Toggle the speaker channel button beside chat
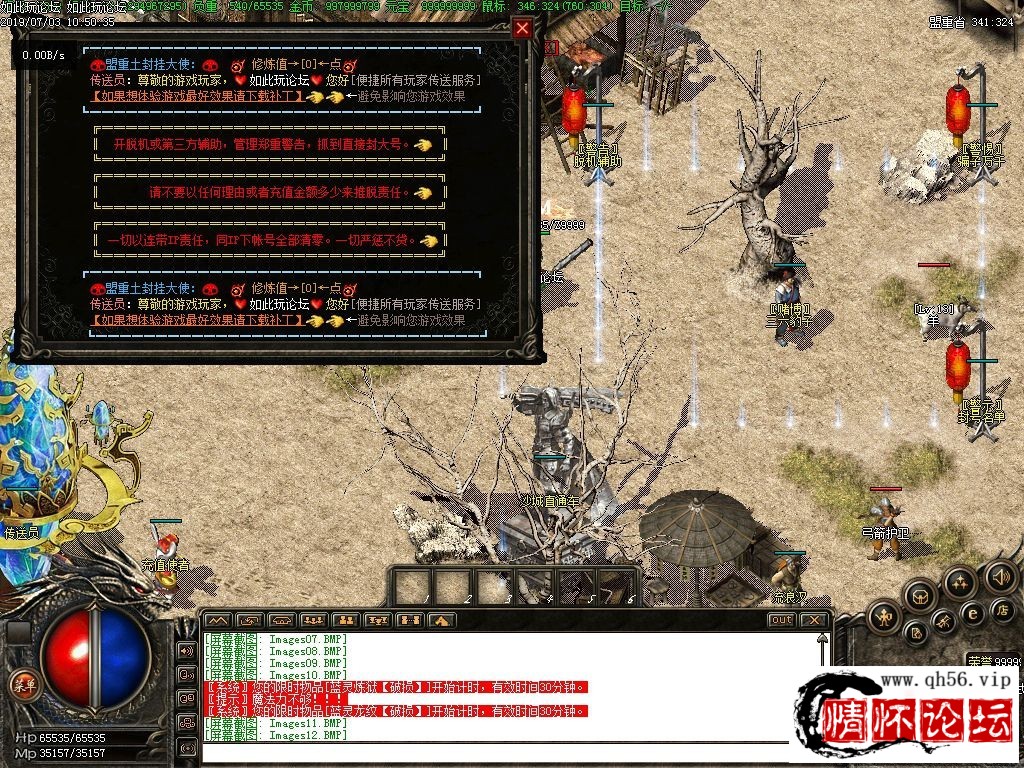 [186, 650]
